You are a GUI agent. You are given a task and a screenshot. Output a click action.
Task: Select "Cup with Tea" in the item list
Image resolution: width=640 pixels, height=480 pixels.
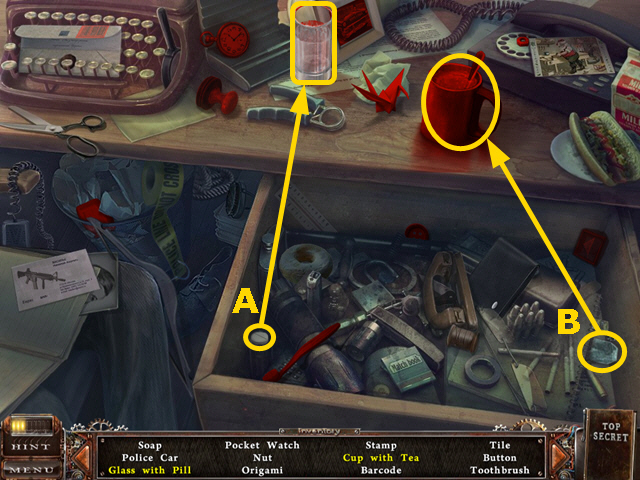(x=380, y=457)
